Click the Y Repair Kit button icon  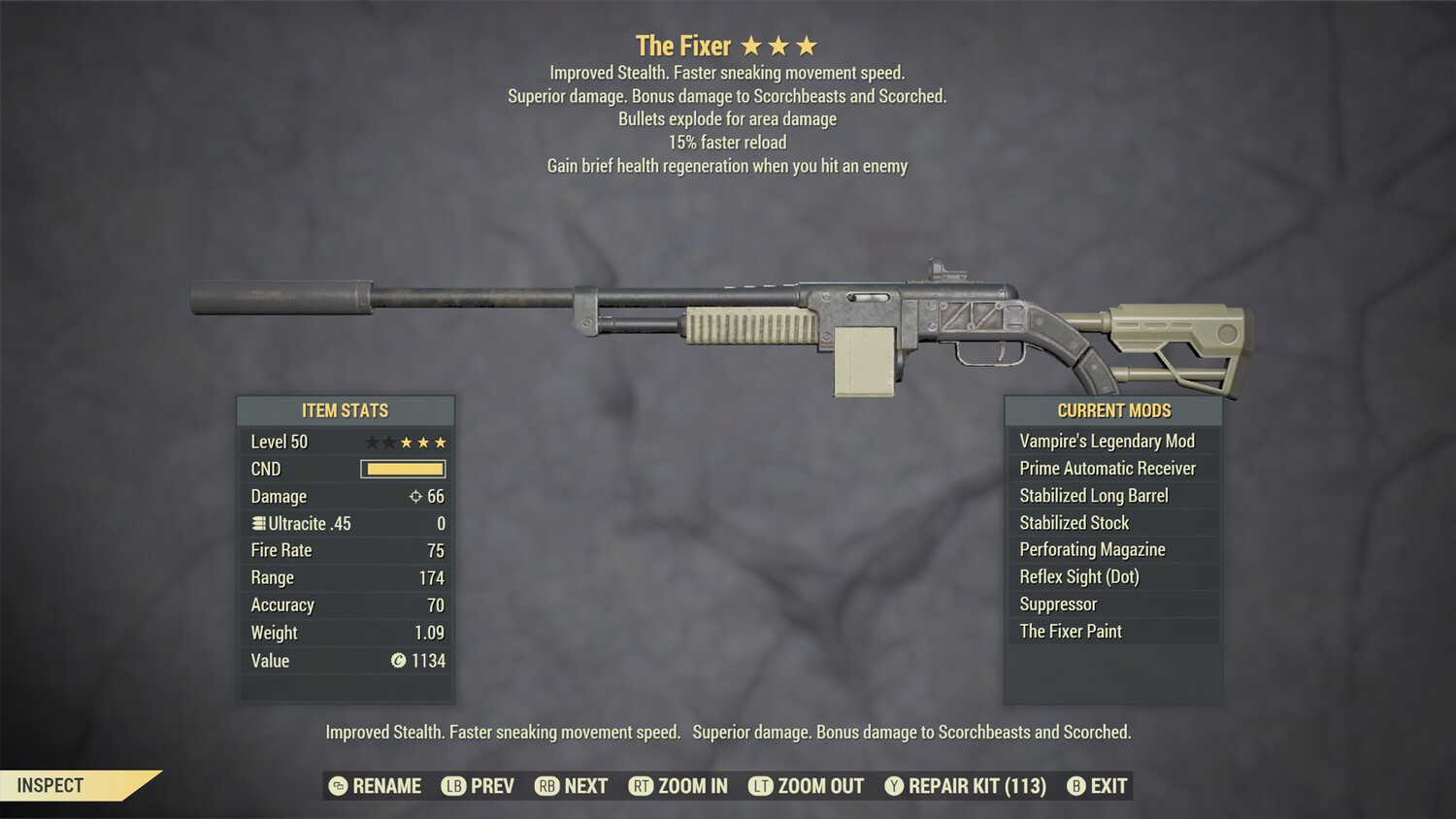[893, 786]
